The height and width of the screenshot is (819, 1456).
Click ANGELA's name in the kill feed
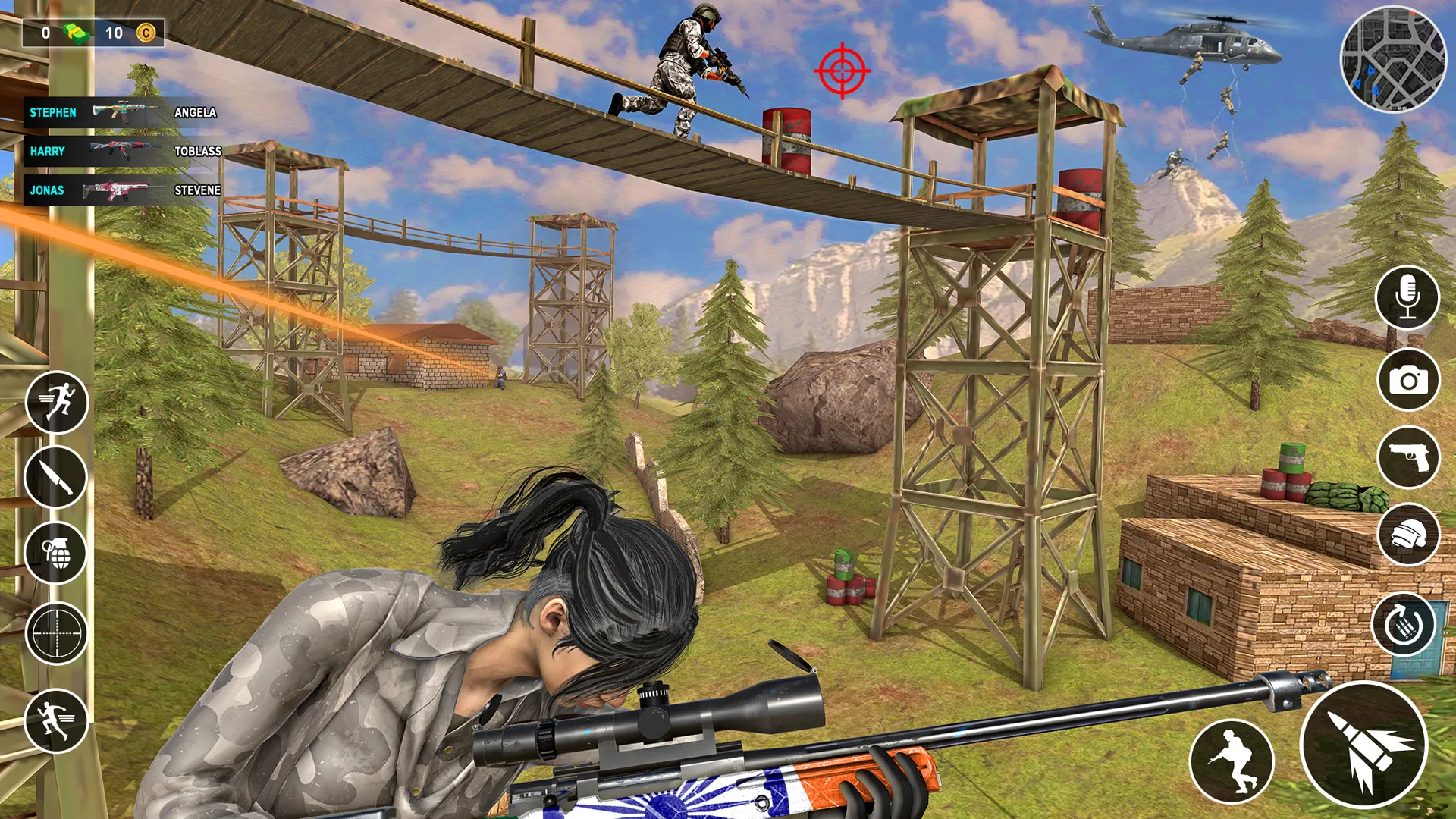pos(196,112)
